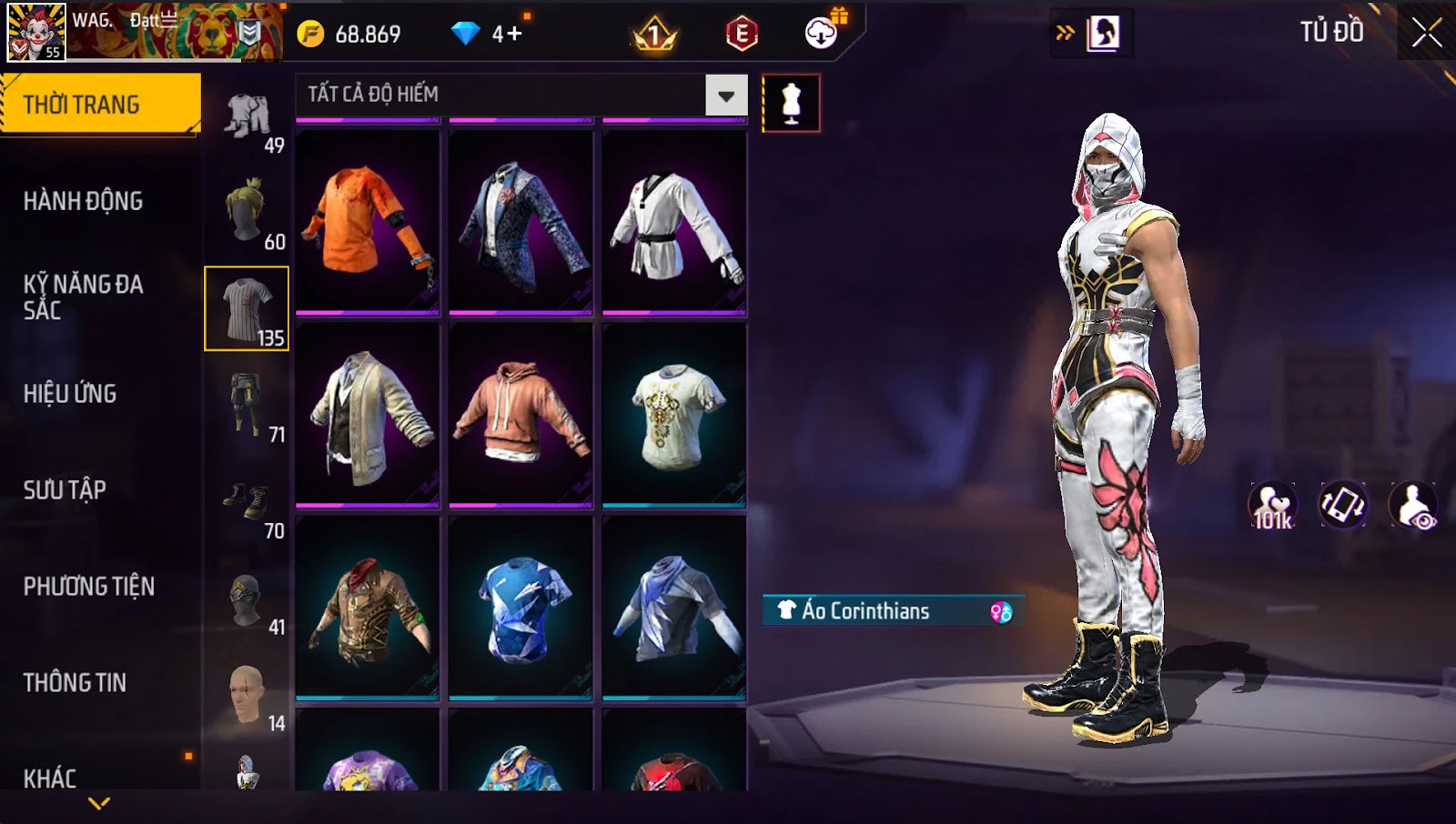The image size is (1456, 824).
Task: Open the Phương Tiện tab
Action: (89, 587)
